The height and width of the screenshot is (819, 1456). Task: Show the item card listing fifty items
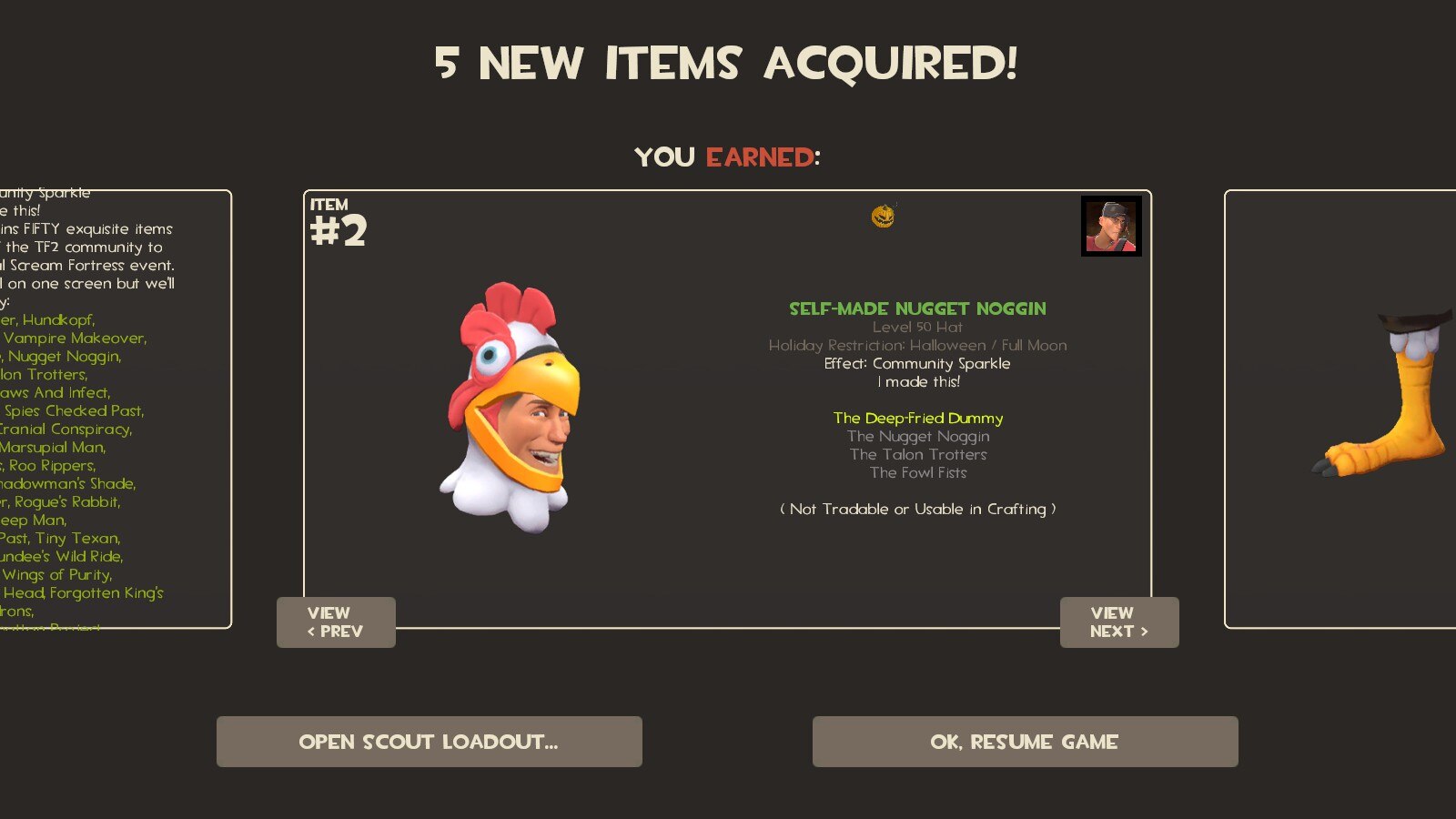[x=114, y=409]
